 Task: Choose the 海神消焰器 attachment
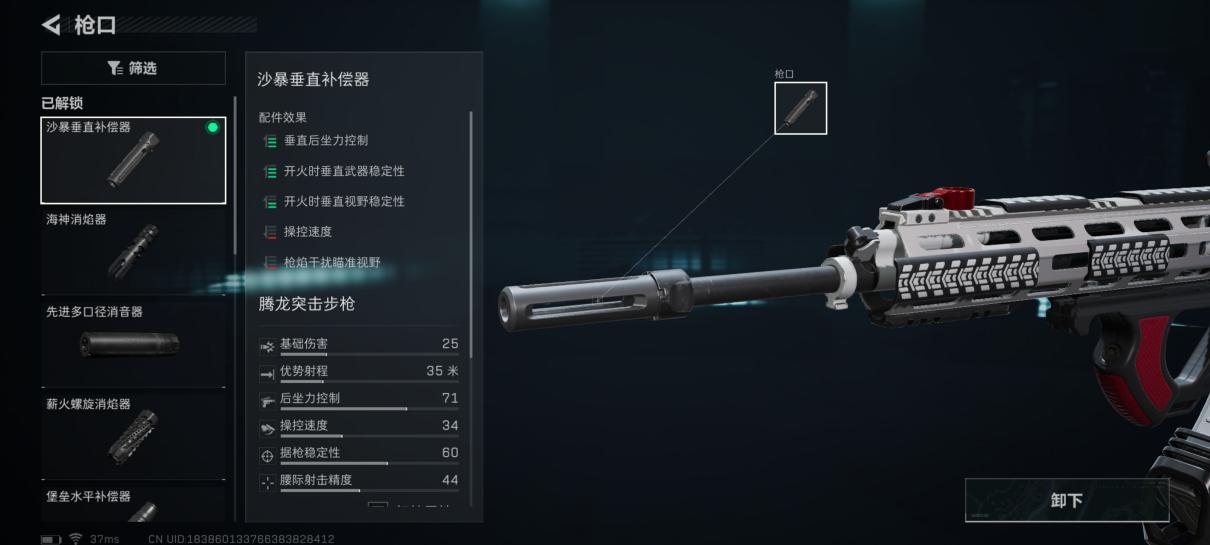tap(133, 250)
